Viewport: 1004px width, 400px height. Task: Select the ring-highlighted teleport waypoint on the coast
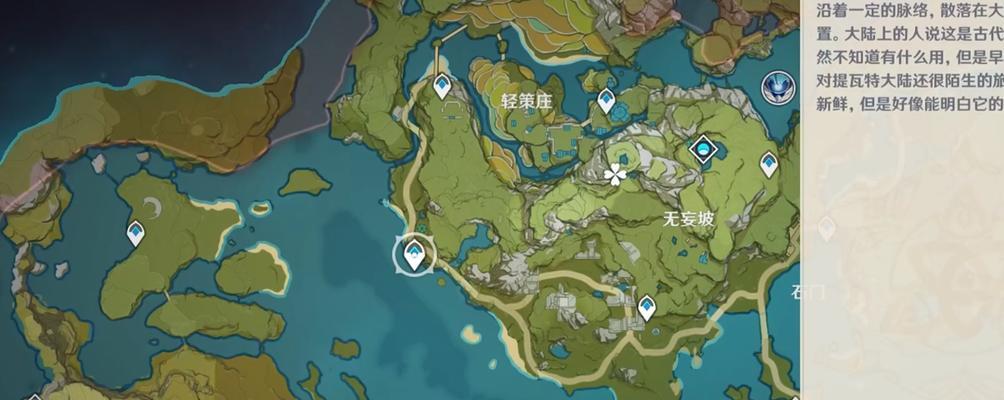[x=412, y=257]
